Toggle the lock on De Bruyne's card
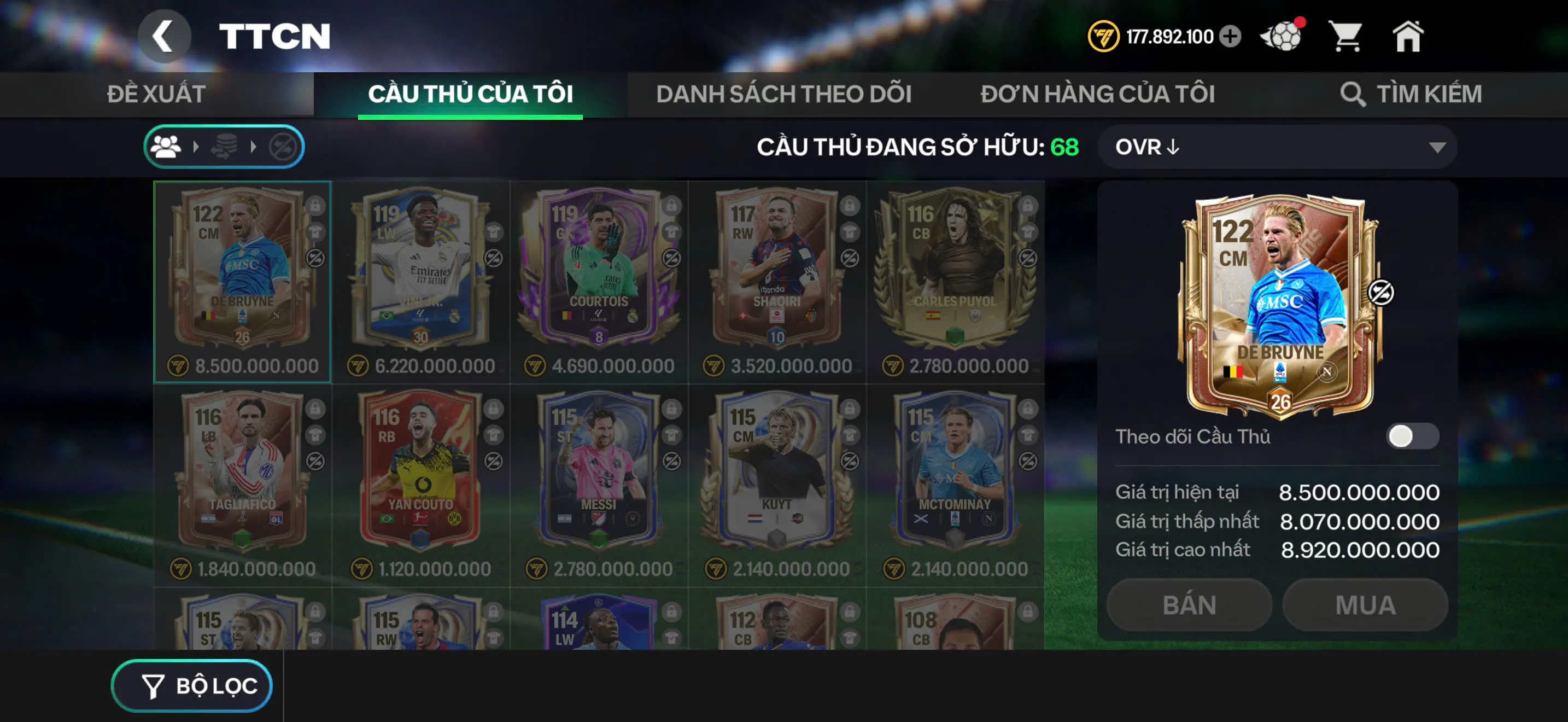This screenshot has height=722, width=1568. coord(315,207)
